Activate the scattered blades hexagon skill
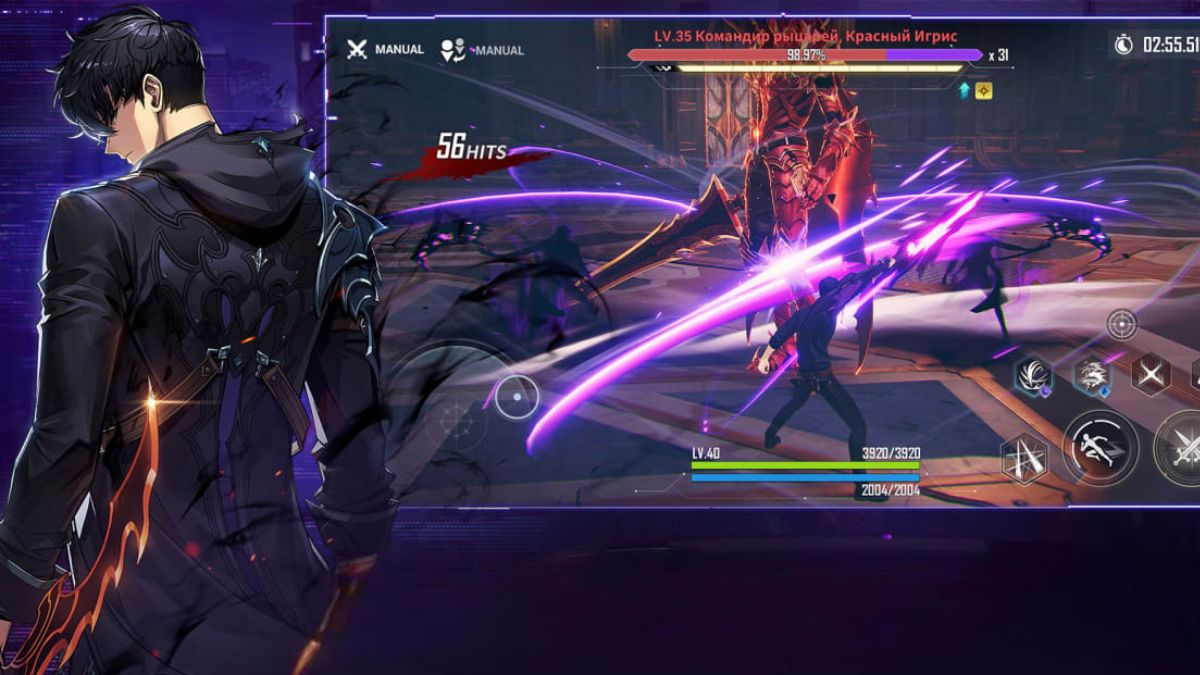The image size is (1200, 675). [1024, 459]
